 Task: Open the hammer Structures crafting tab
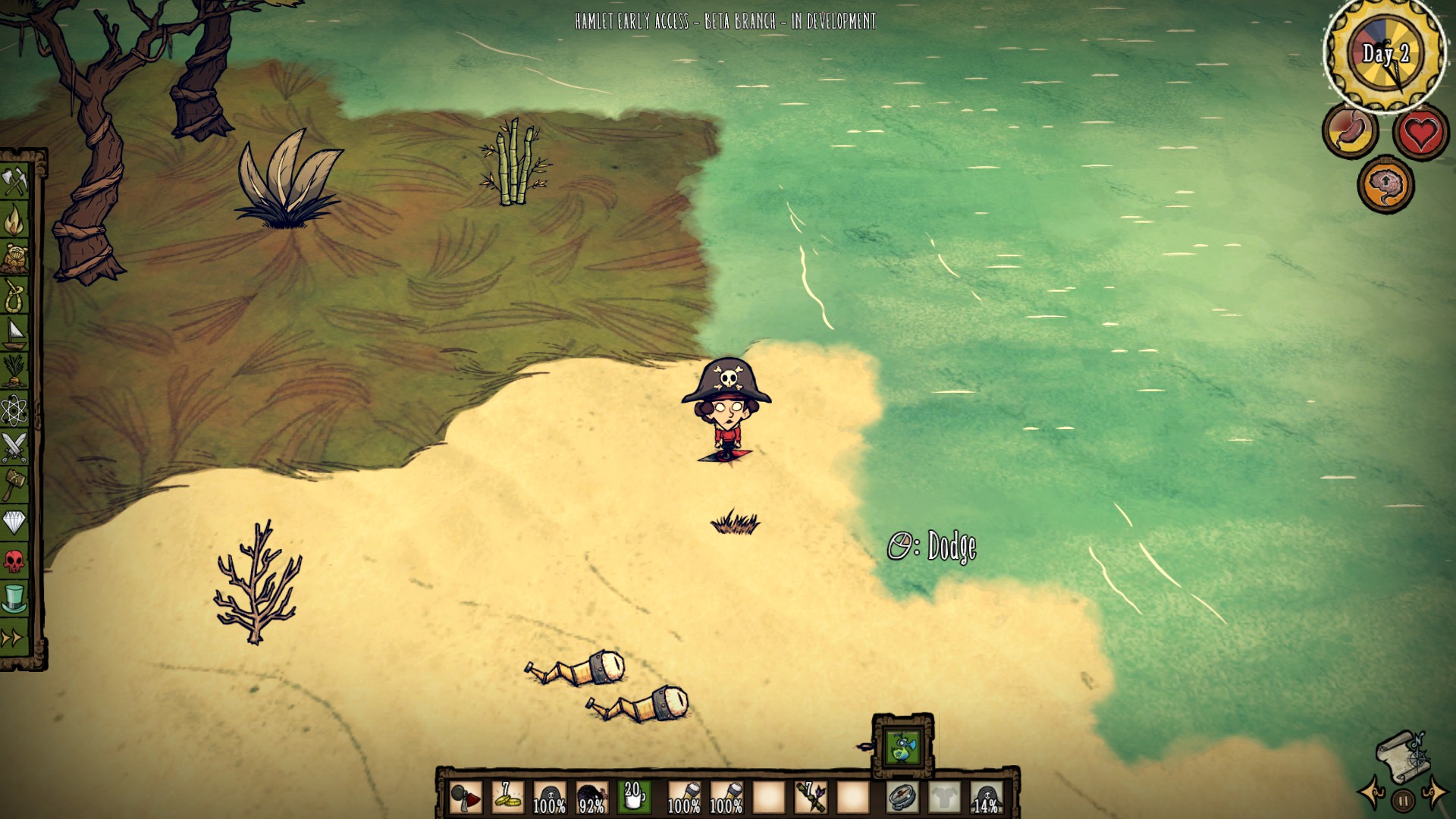[14, 485]
